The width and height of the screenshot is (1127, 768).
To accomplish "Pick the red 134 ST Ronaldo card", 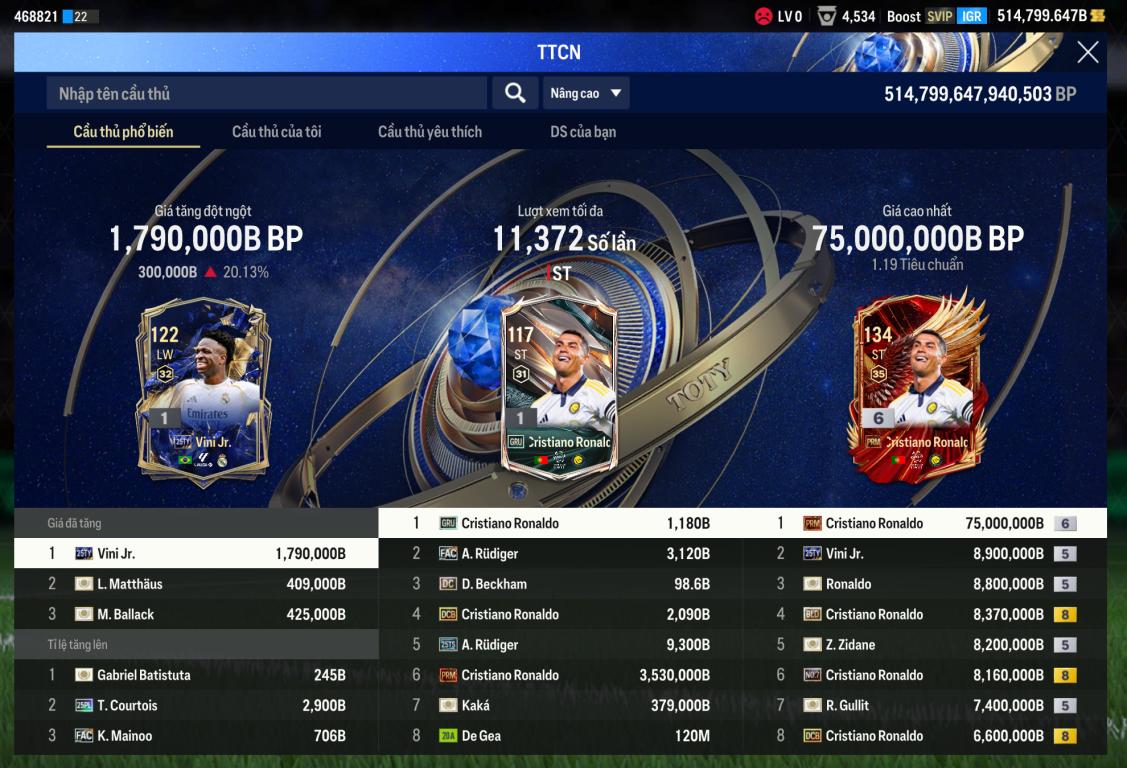I will pos(918,385).
